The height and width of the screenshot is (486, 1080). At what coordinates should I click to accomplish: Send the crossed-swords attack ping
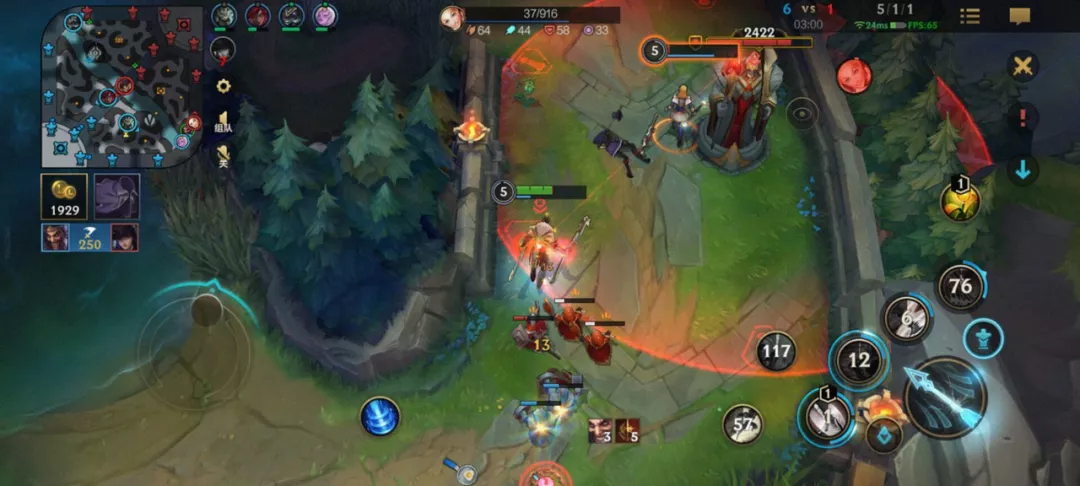[x=1022, y=67]
